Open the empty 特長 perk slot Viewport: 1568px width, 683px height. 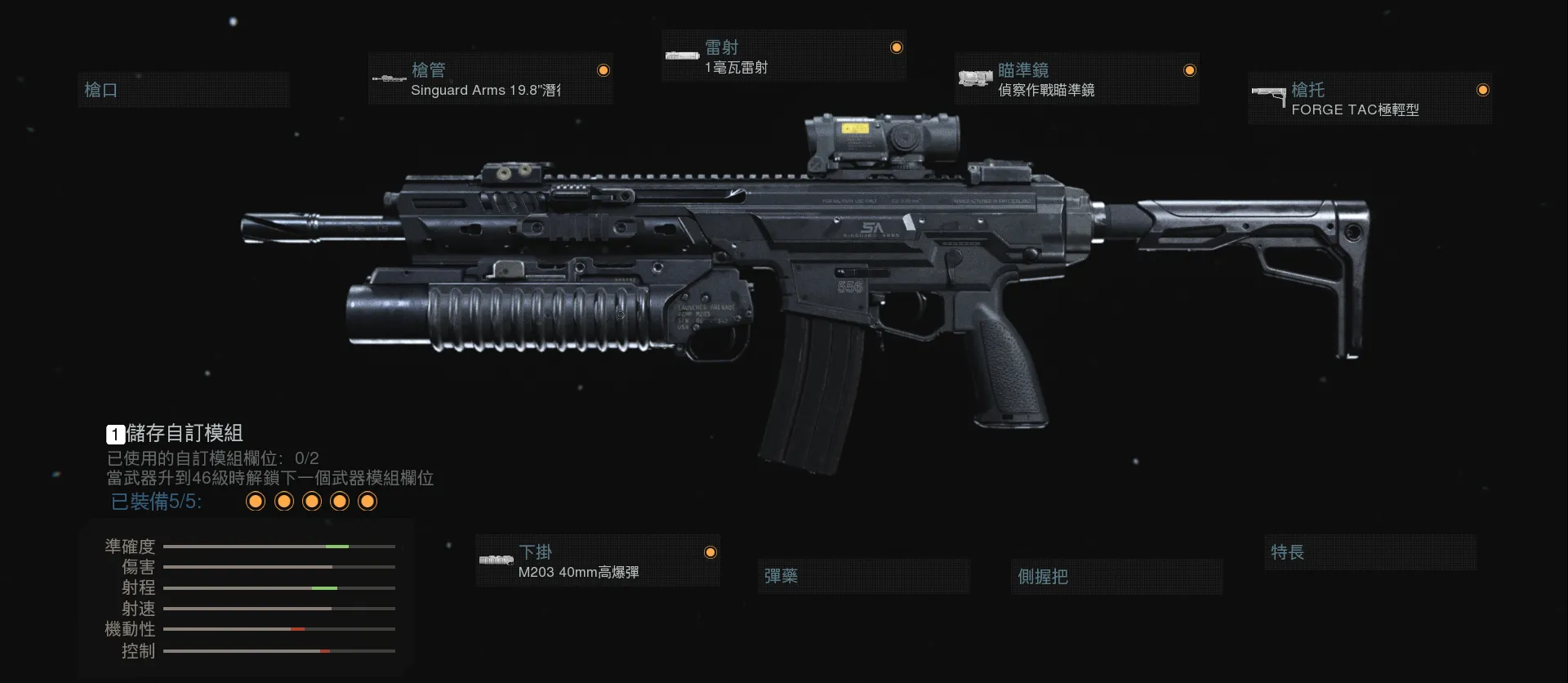(x=1370, y=552)
